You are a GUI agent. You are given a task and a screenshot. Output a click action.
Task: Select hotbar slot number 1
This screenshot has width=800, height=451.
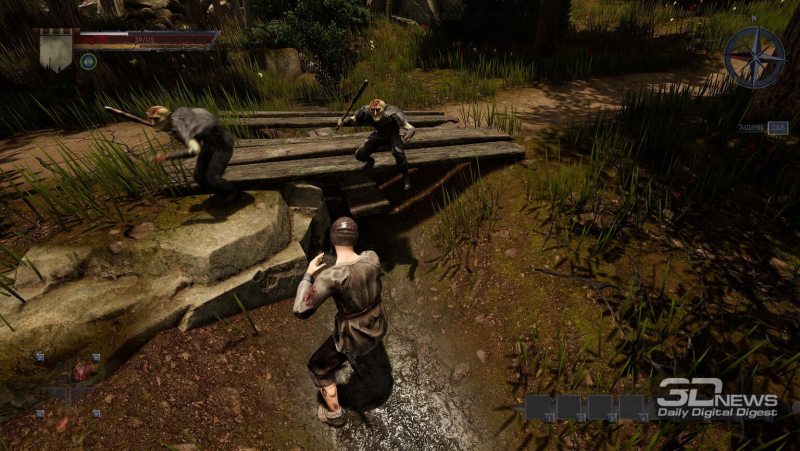click(539, 406)
